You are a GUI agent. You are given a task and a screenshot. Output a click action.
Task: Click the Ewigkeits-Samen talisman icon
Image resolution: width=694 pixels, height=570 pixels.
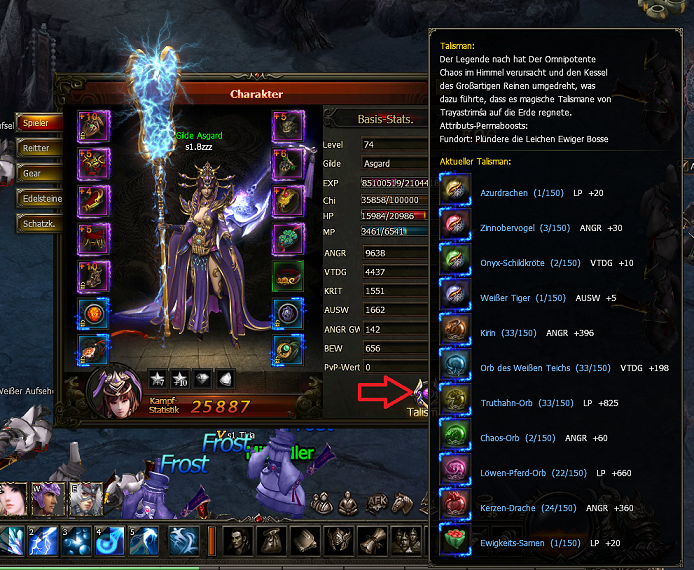455,542
